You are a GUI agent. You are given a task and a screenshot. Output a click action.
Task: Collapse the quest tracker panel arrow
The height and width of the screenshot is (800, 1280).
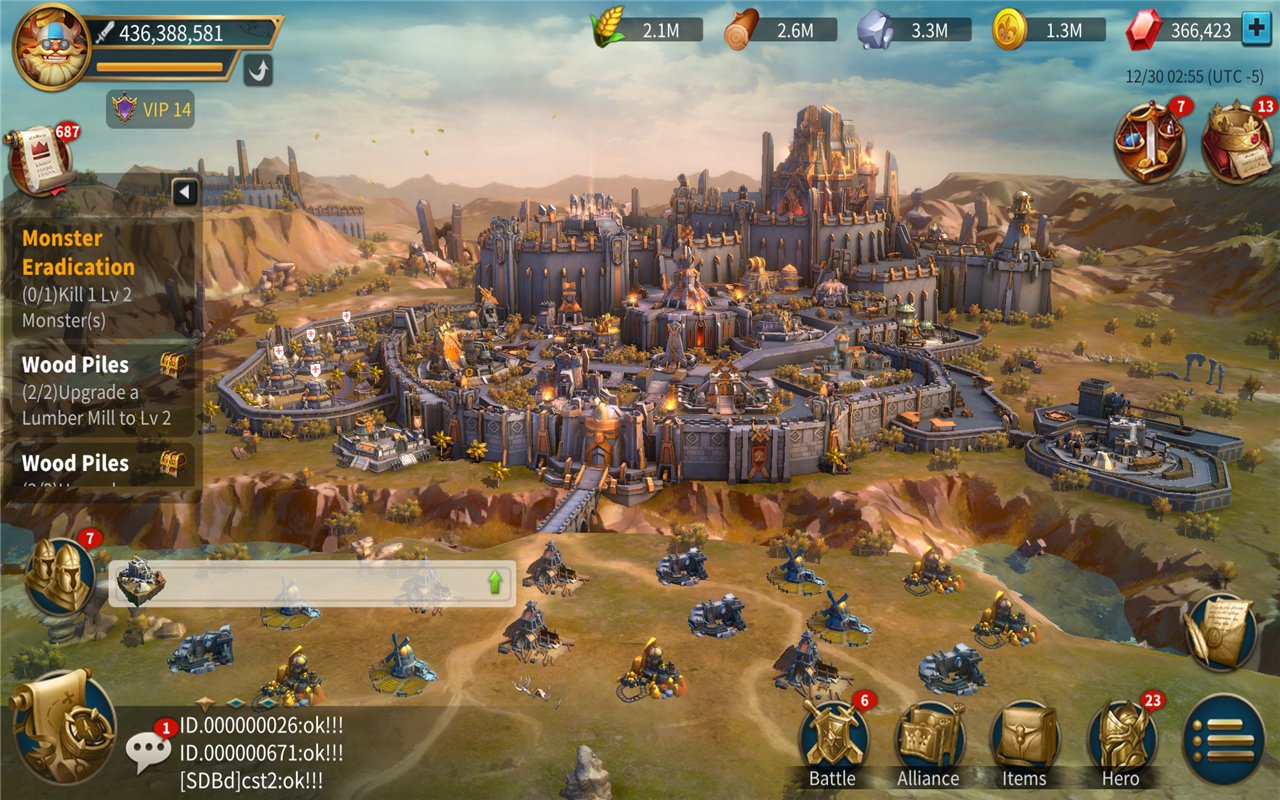point(185,192)
